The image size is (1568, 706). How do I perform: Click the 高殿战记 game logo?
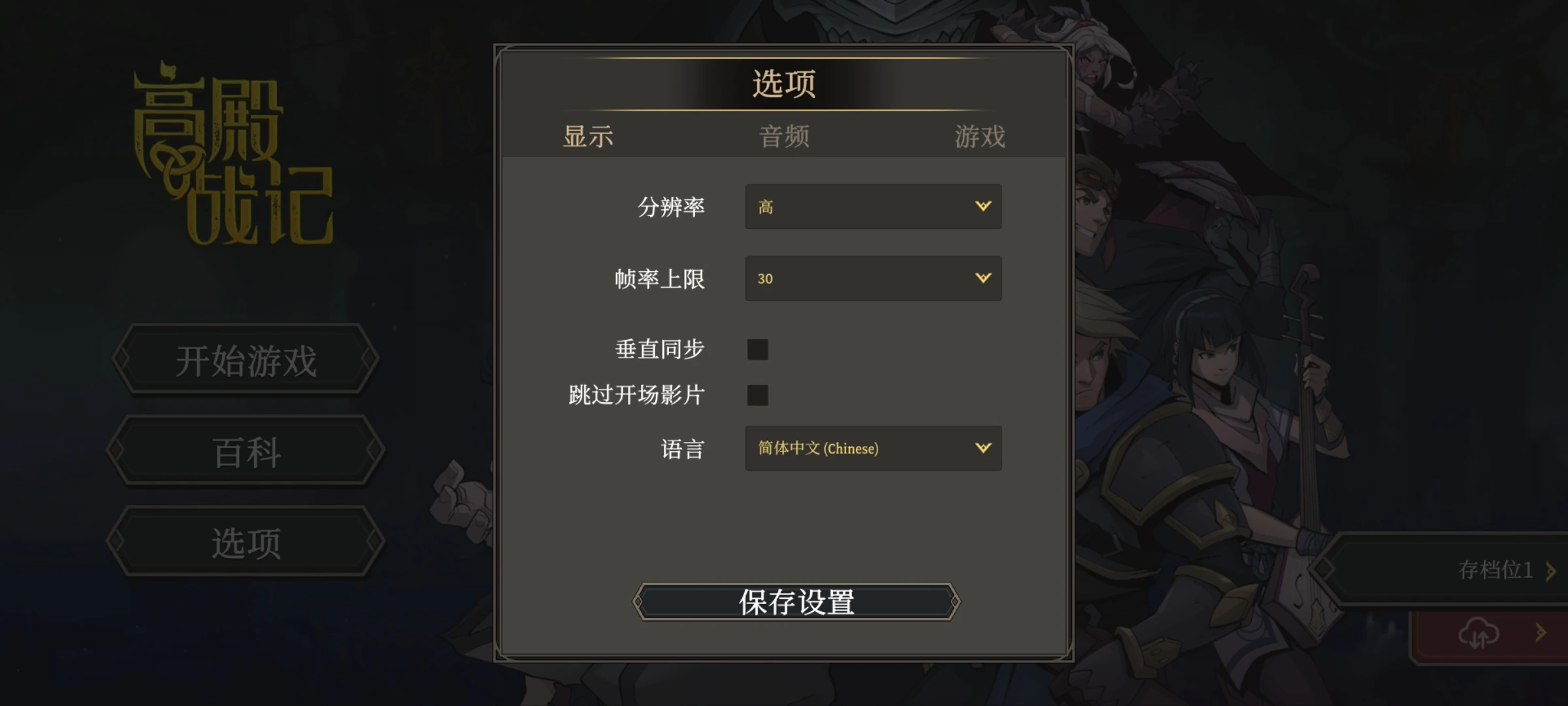point(232,157)
